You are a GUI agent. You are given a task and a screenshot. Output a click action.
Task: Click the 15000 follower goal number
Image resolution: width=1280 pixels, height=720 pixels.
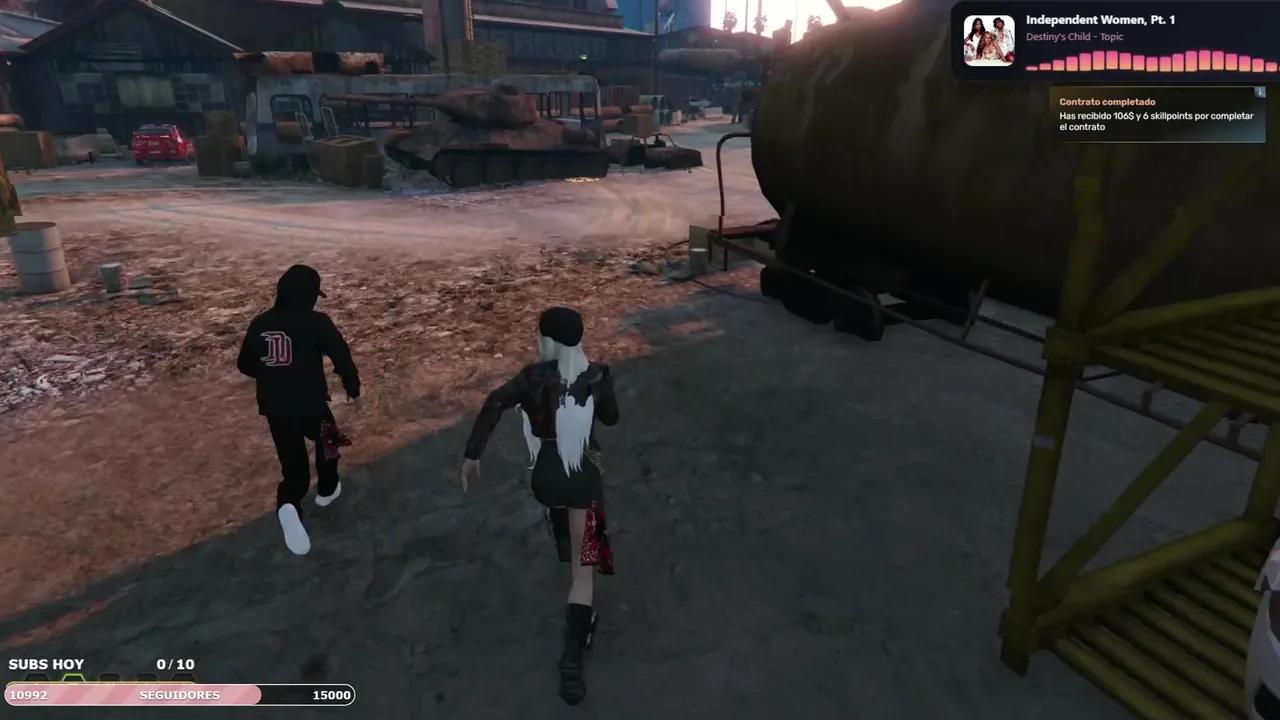pos(330,695)
